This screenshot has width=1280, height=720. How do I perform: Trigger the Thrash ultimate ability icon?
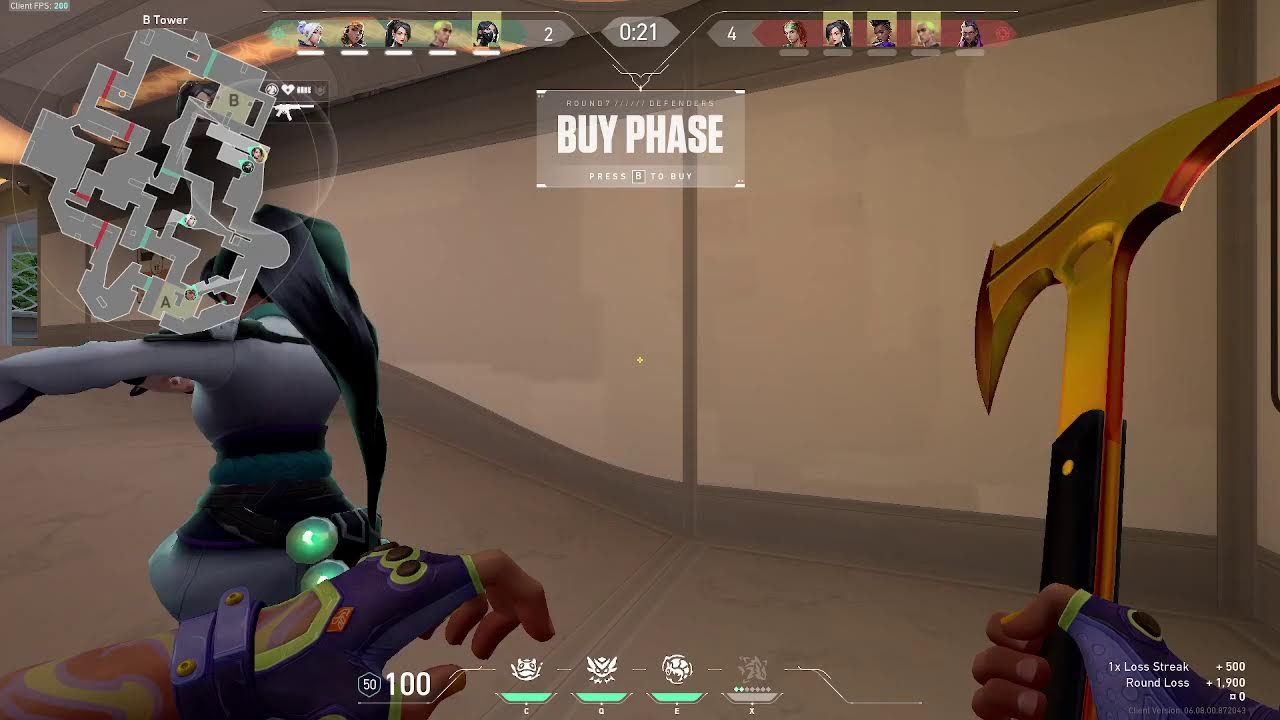(752, 670)
